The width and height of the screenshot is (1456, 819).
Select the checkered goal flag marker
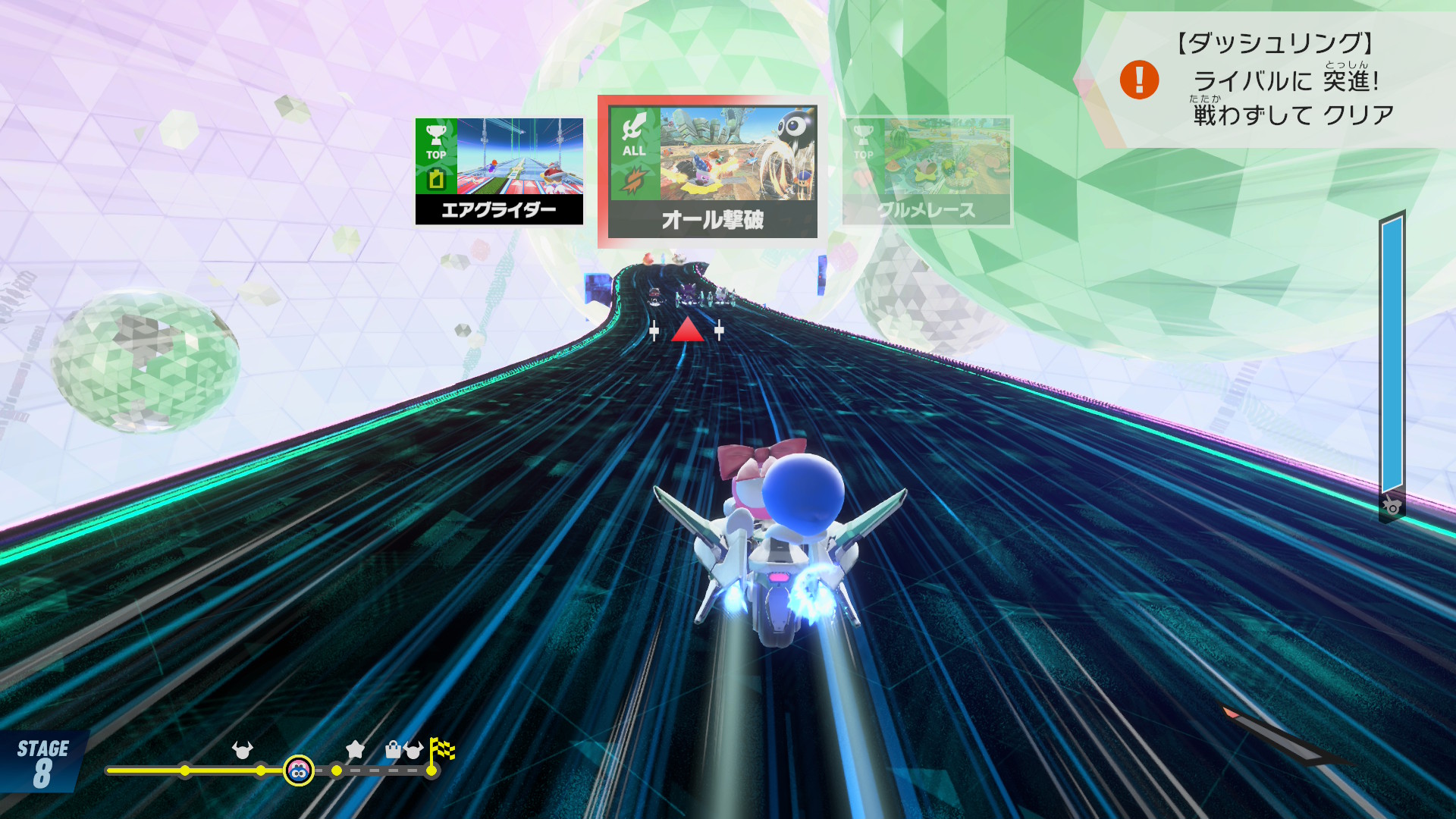click(x=441, y=750)
